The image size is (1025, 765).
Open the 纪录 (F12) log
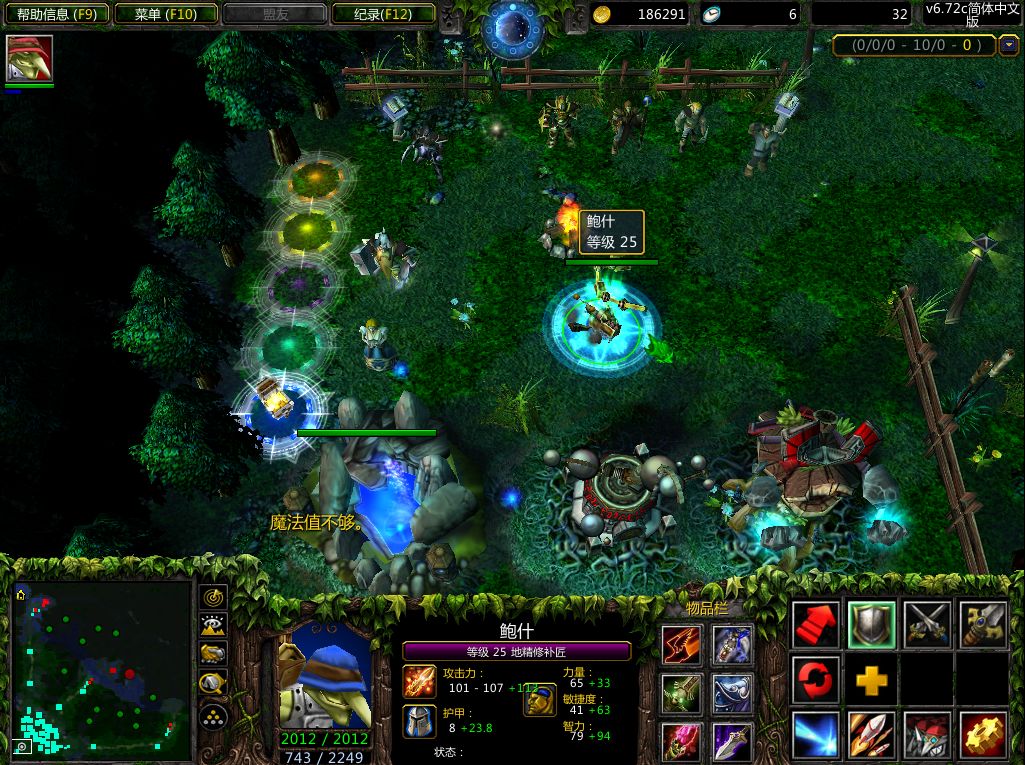click(x=382, y=14)
